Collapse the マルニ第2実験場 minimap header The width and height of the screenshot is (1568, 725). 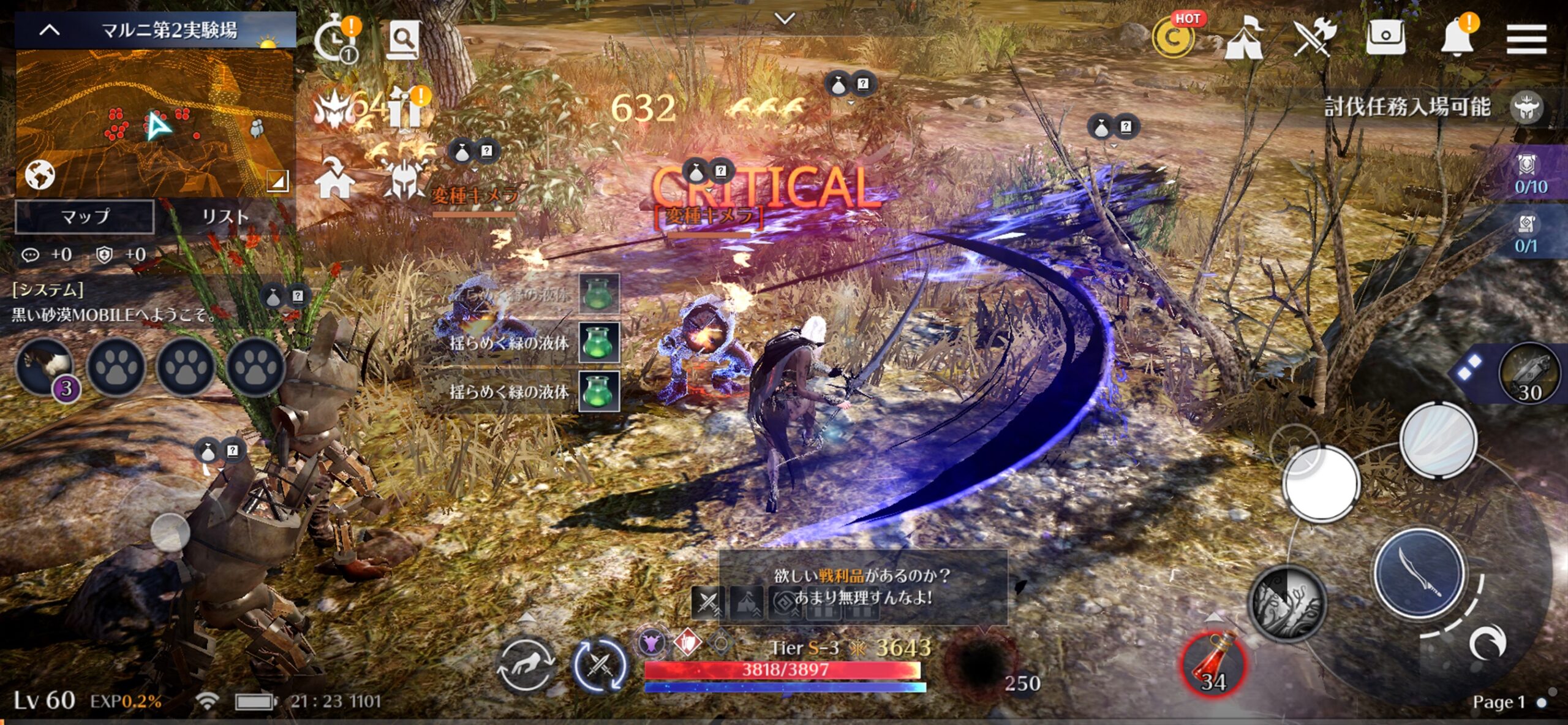pyautogui.click(x=50, y=29)
